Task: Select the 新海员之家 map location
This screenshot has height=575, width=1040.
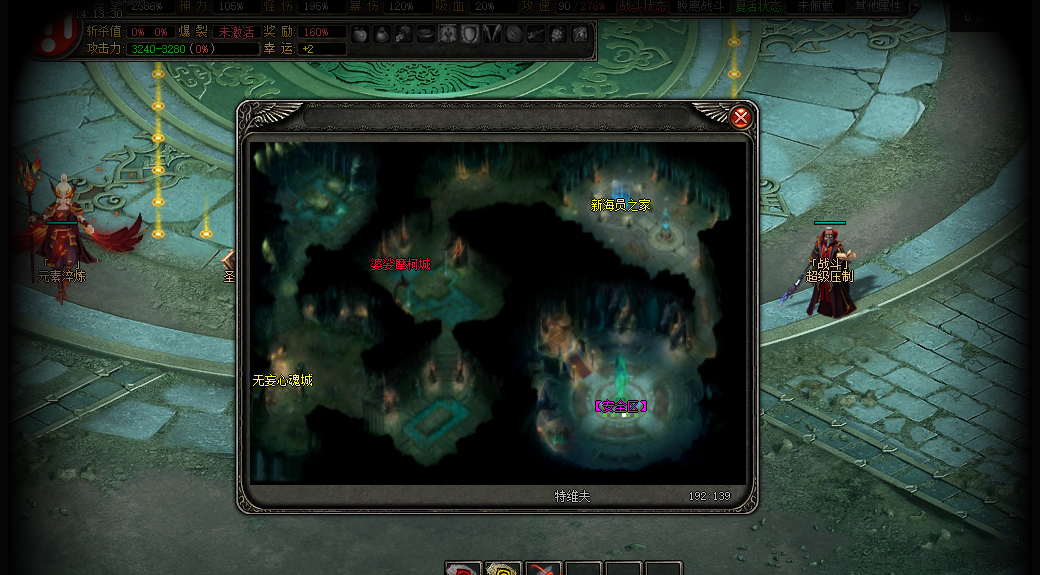Action: [x=620, y=205]
